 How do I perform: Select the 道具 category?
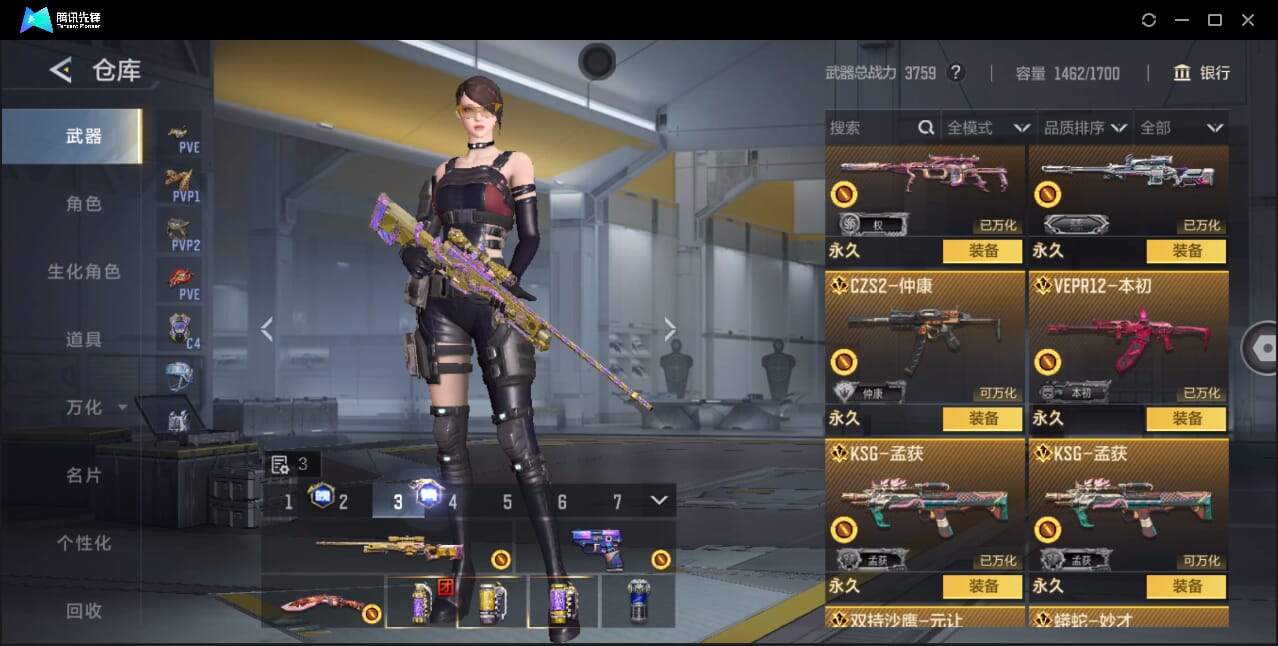point(84,340)
